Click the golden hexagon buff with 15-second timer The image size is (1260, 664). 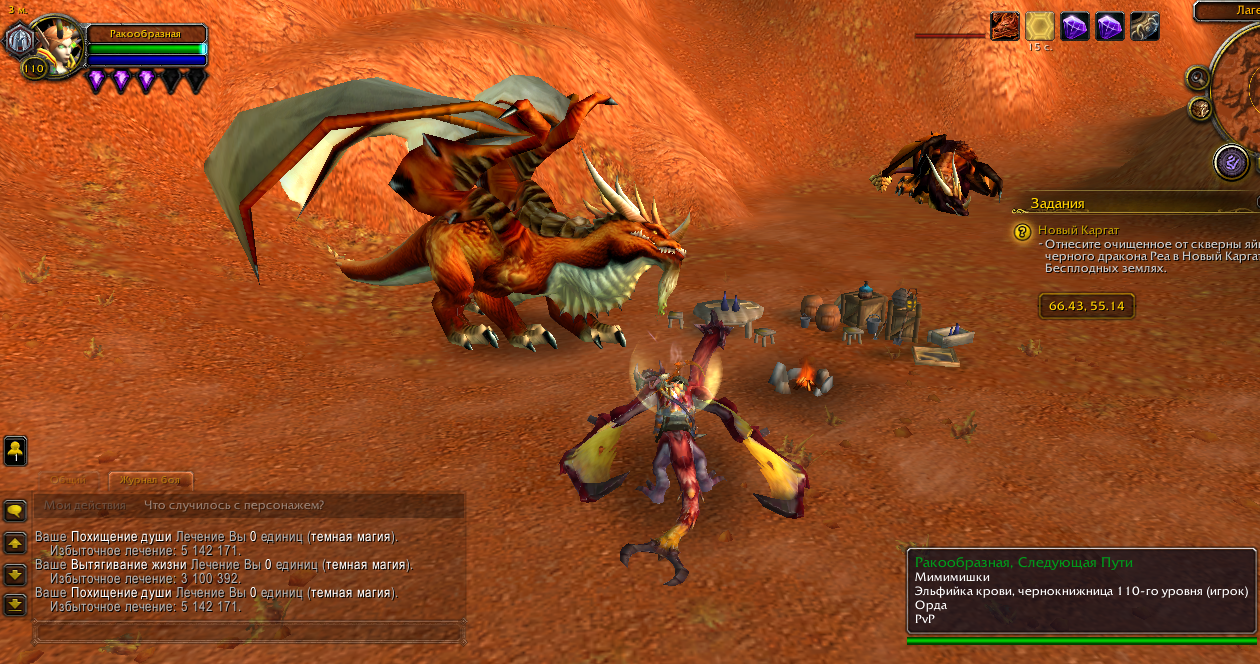click(1039, 26)
